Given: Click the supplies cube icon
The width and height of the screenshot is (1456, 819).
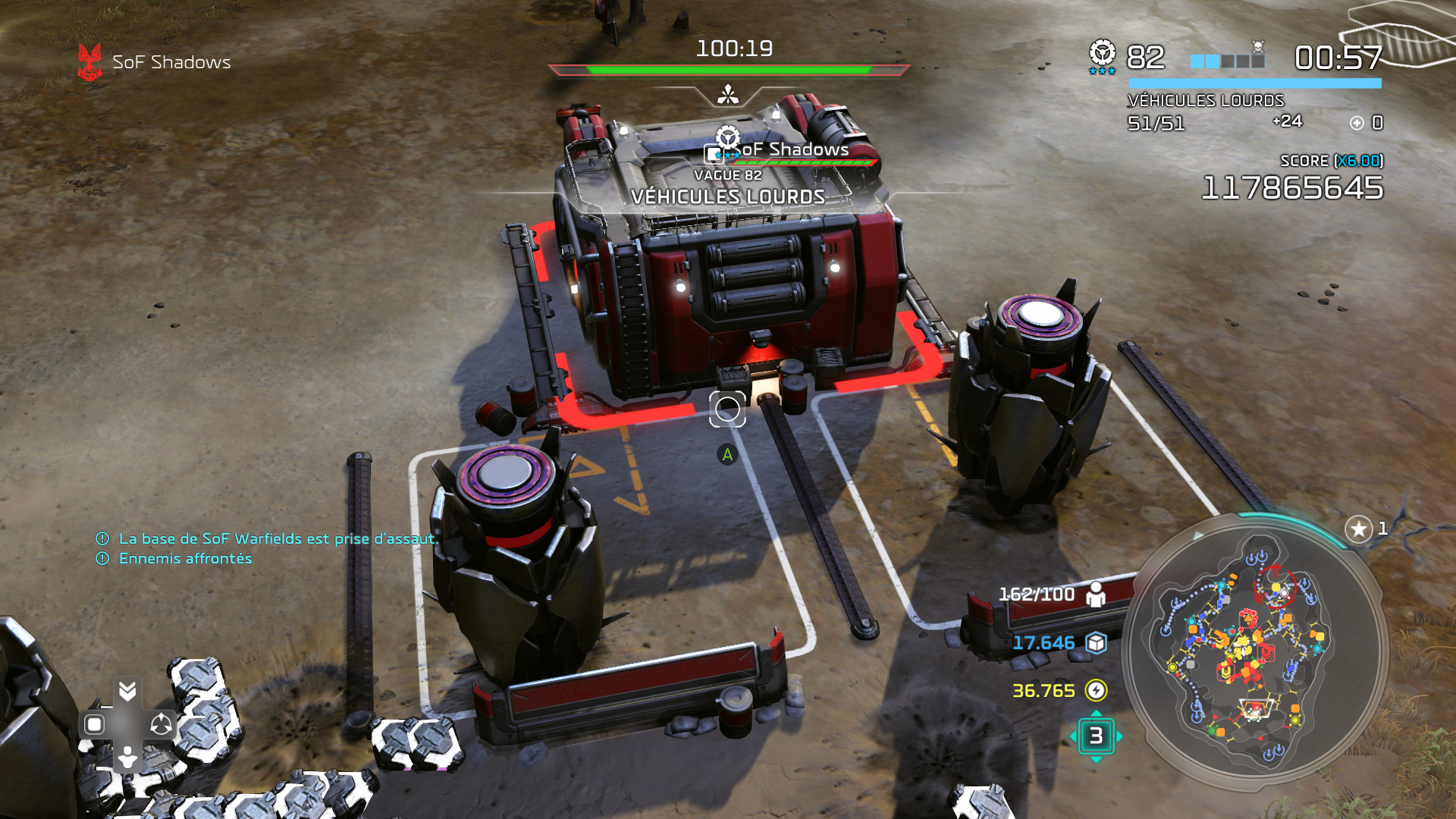Looking at the screenshot, I should 1096,643.
